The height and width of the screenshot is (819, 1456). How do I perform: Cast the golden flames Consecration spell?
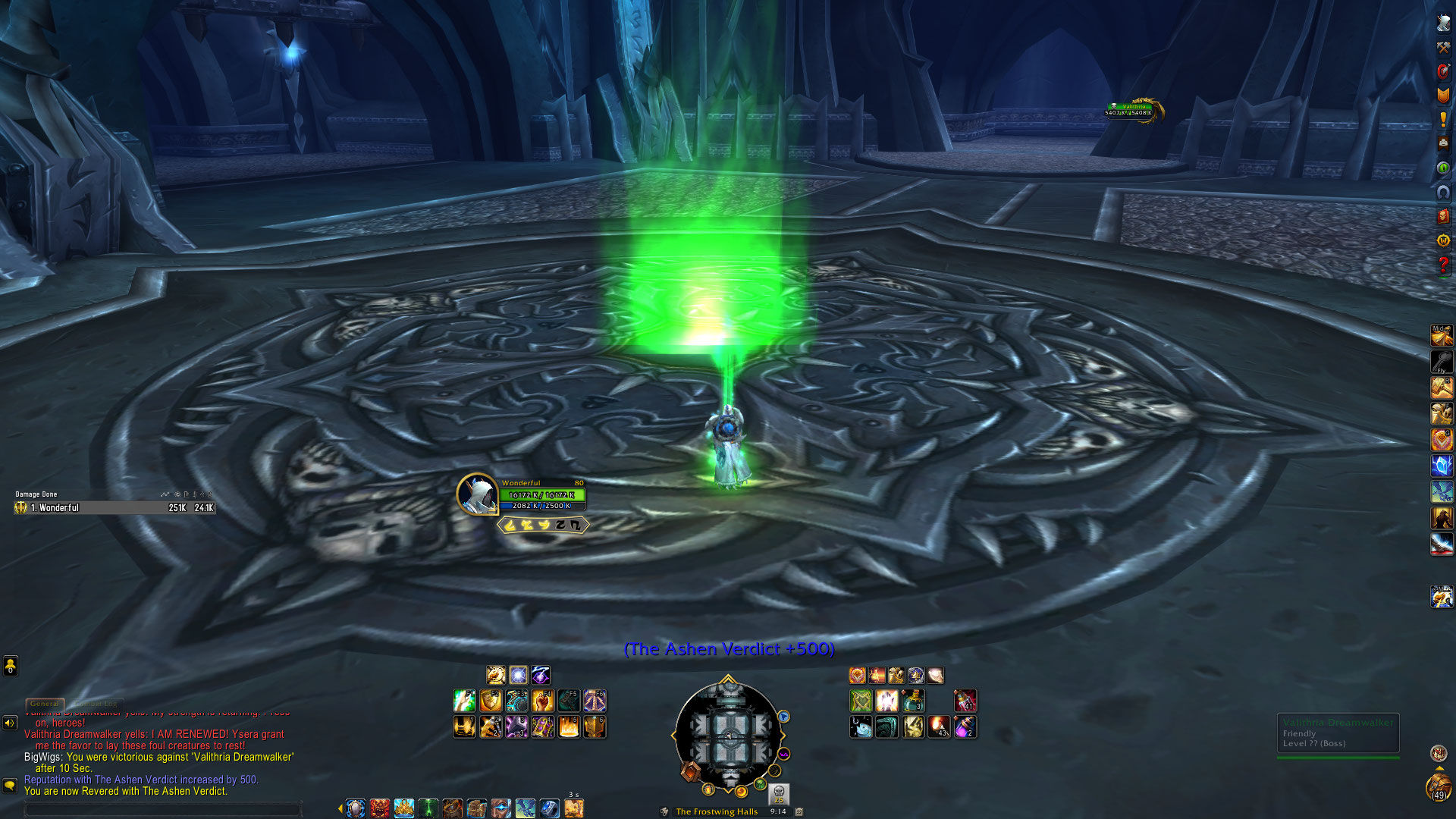click(x=569, y=727)
